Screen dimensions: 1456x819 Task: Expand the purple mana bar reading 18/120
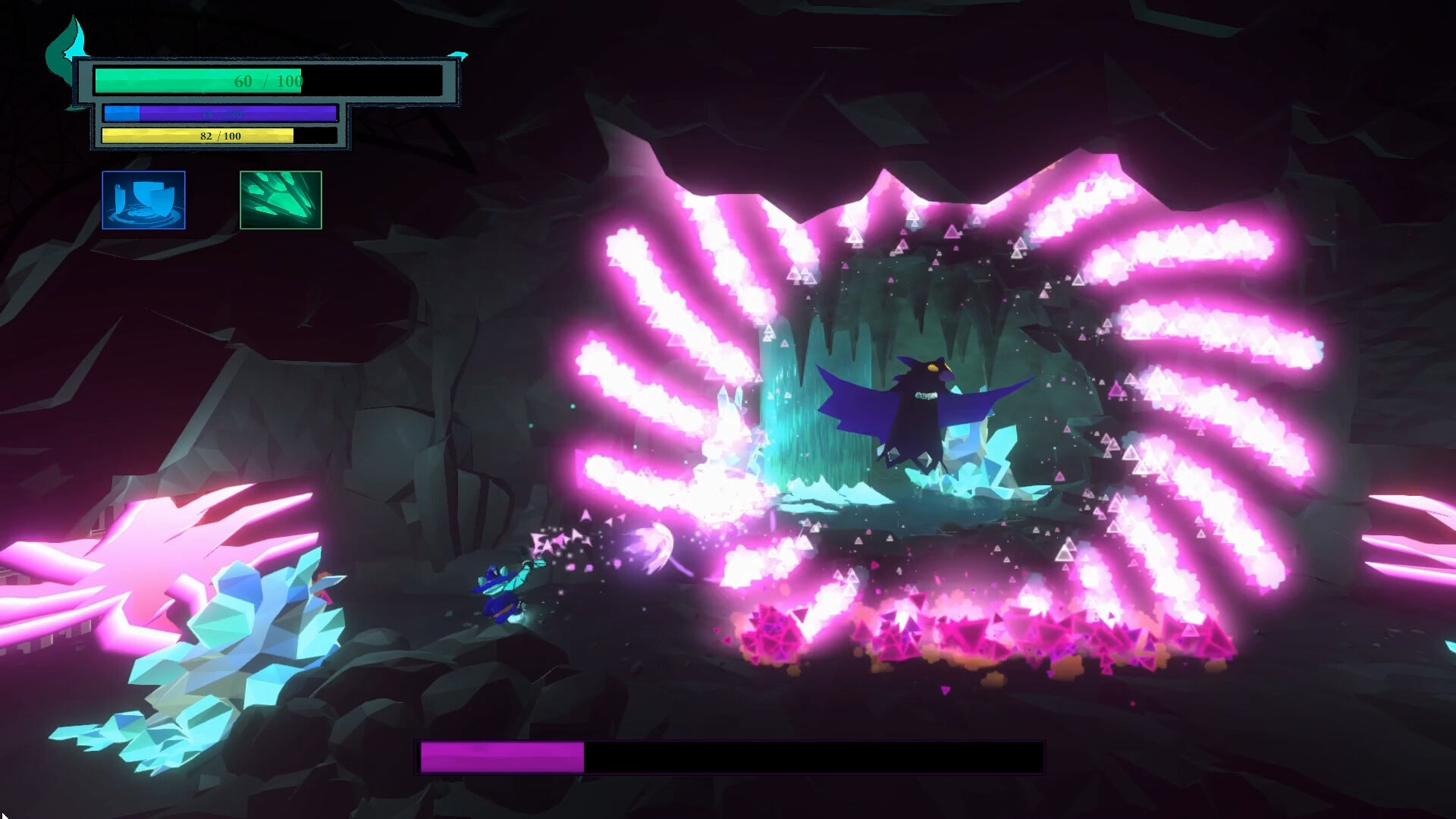[x=220, y=113]
